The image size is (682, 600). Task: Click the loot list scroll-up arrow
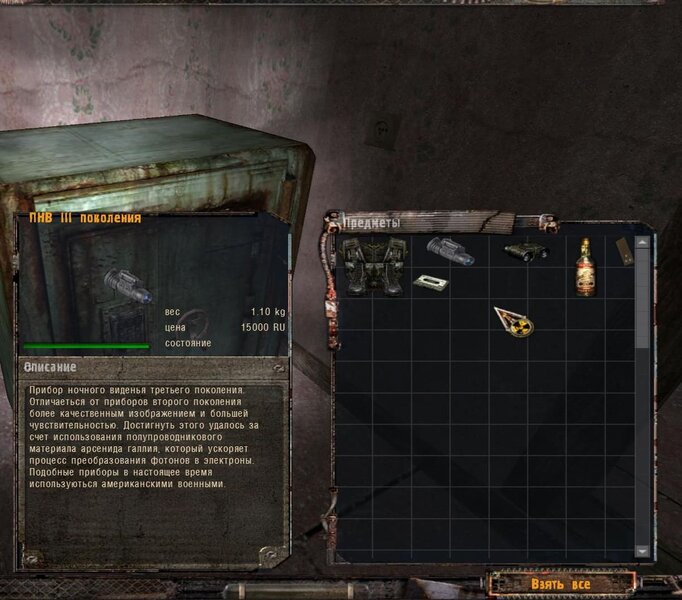[x=643, y=241]
